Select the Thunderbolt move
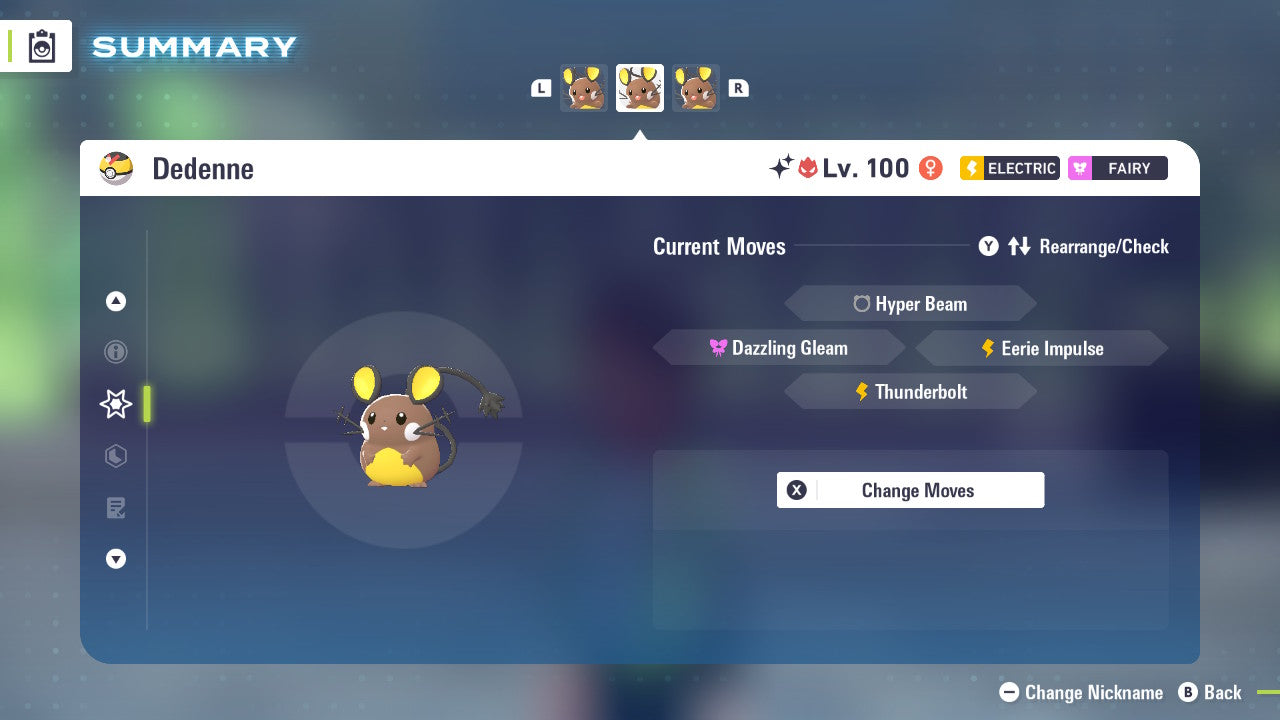 click(x=910, y=391)
